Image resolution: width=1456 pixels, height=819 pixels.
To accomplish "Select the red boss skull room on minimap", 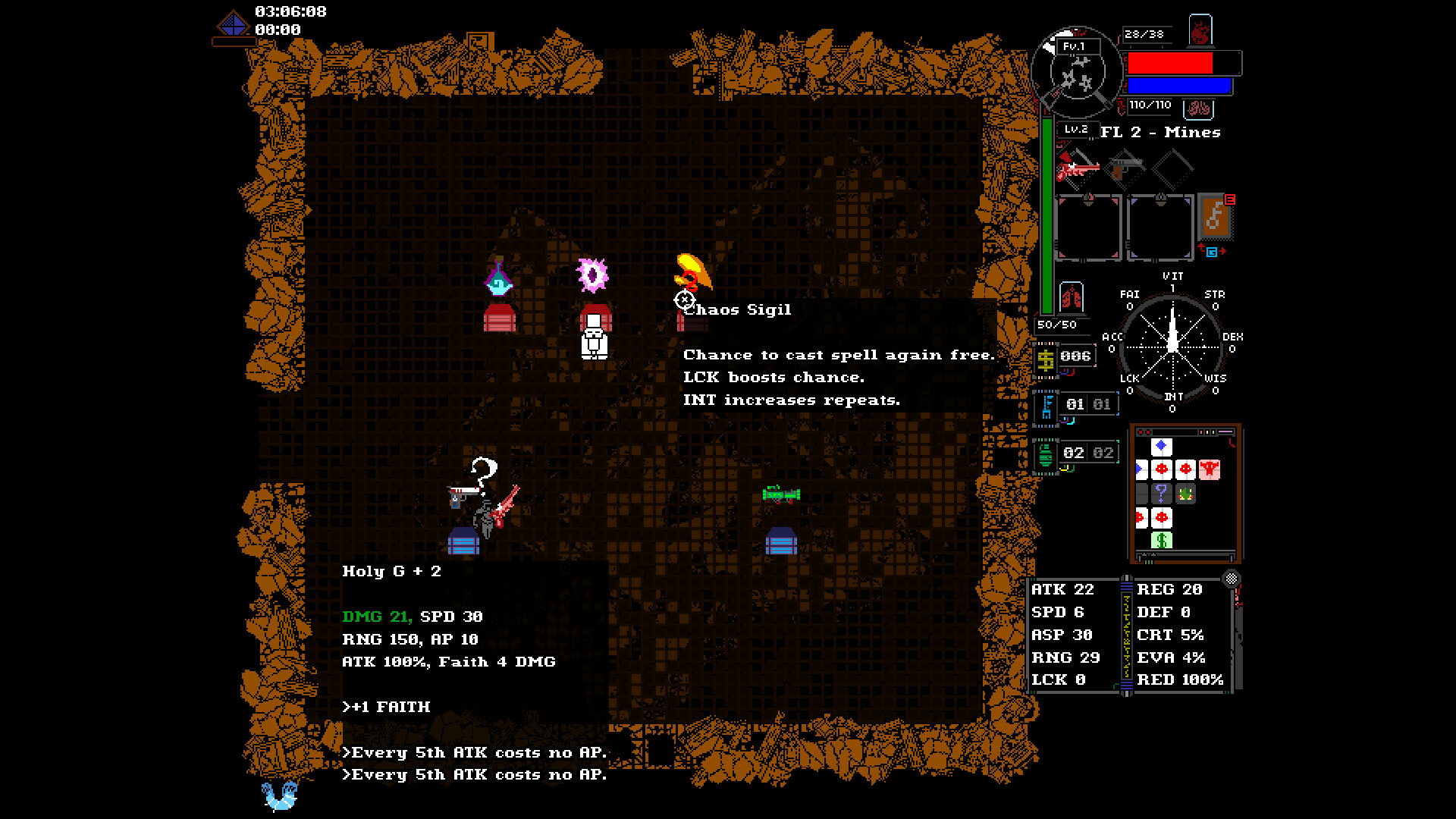I will click(x=1210, y=469).
